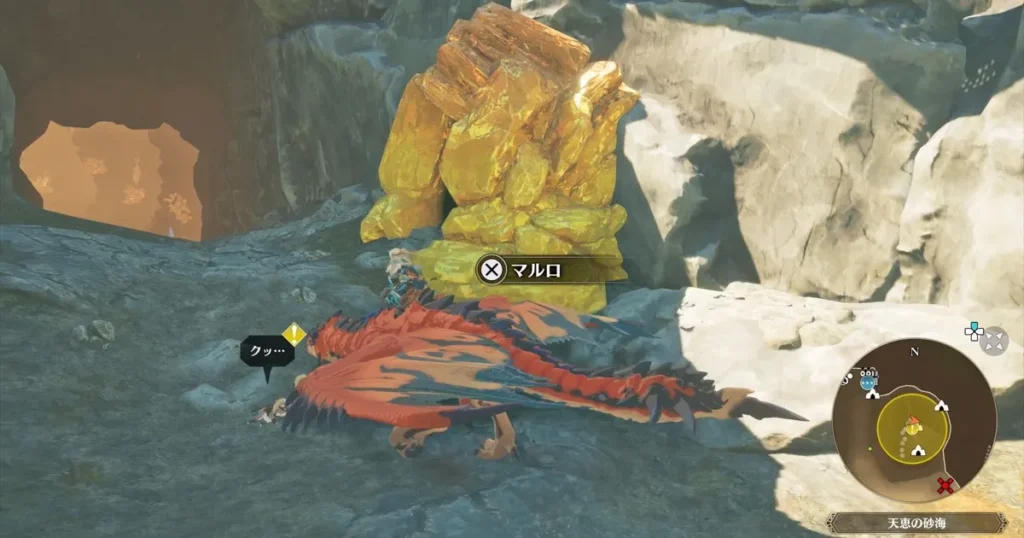
Task: Click the 天恵の砂海 area name banner
Action: [916, 523]
